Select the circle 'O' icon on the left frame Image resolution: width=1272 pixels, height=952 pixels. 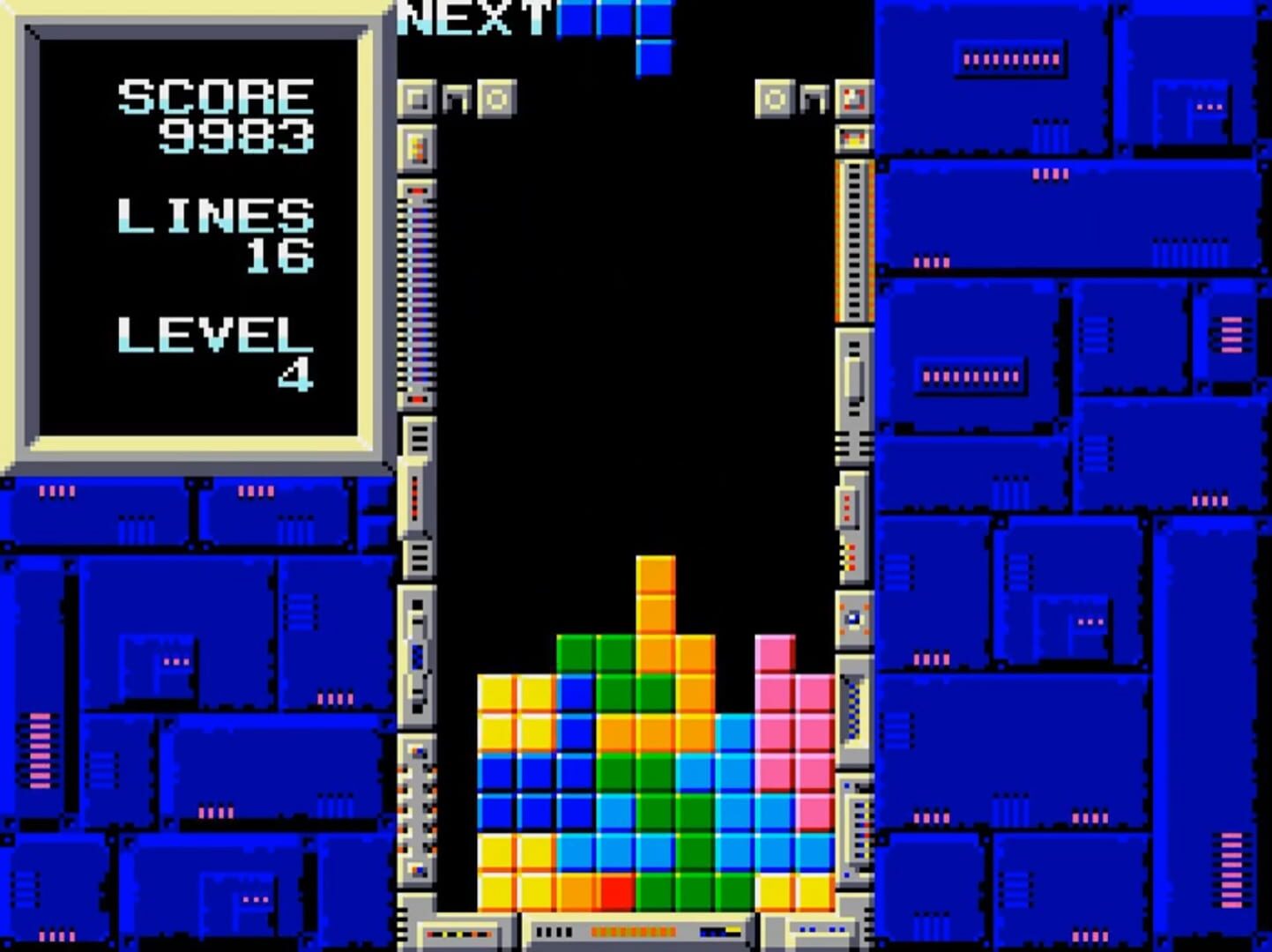pyautogui.click(x=496, y=99)
